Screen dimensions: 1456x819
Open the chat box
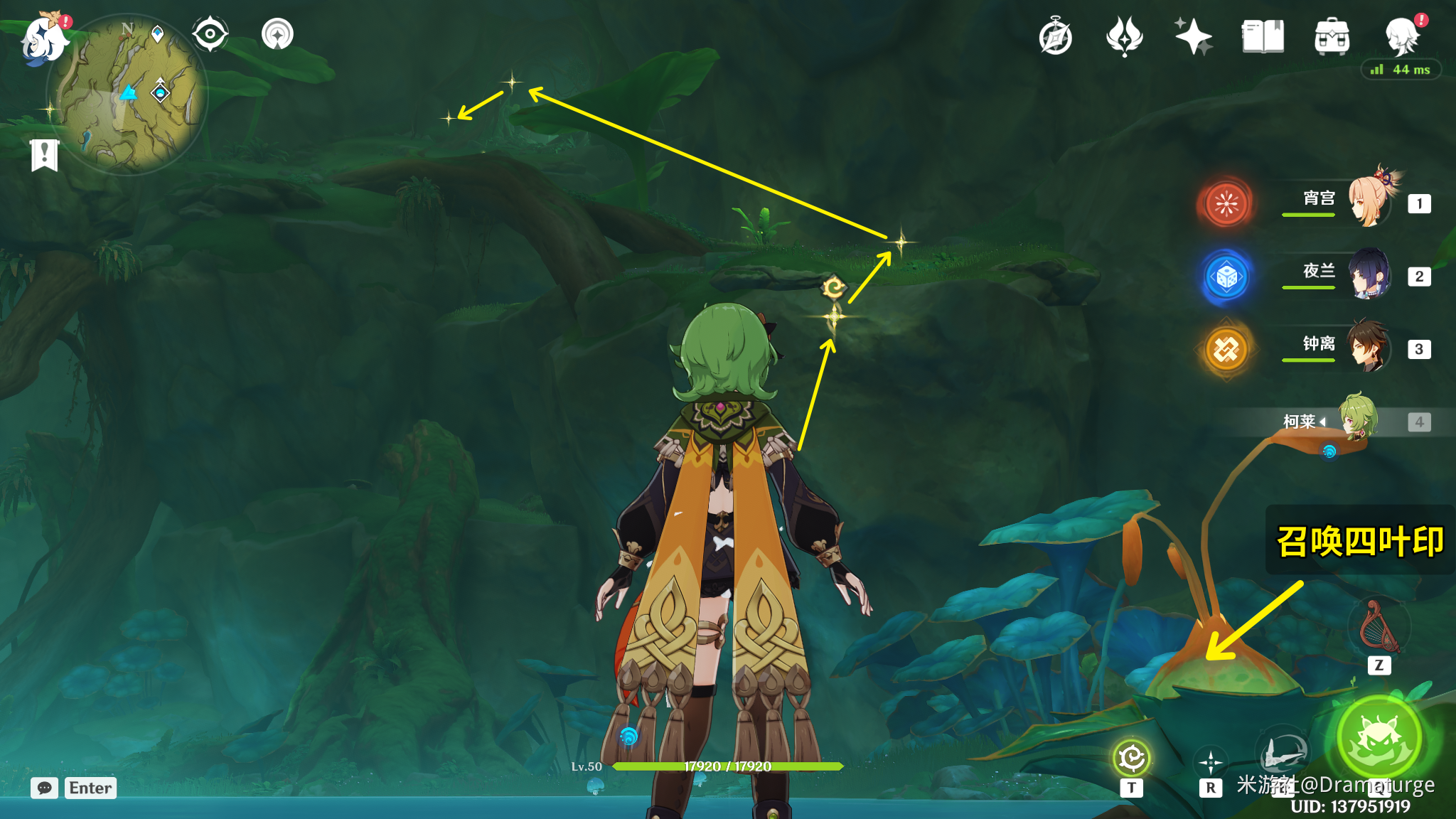tap(45, 788)
